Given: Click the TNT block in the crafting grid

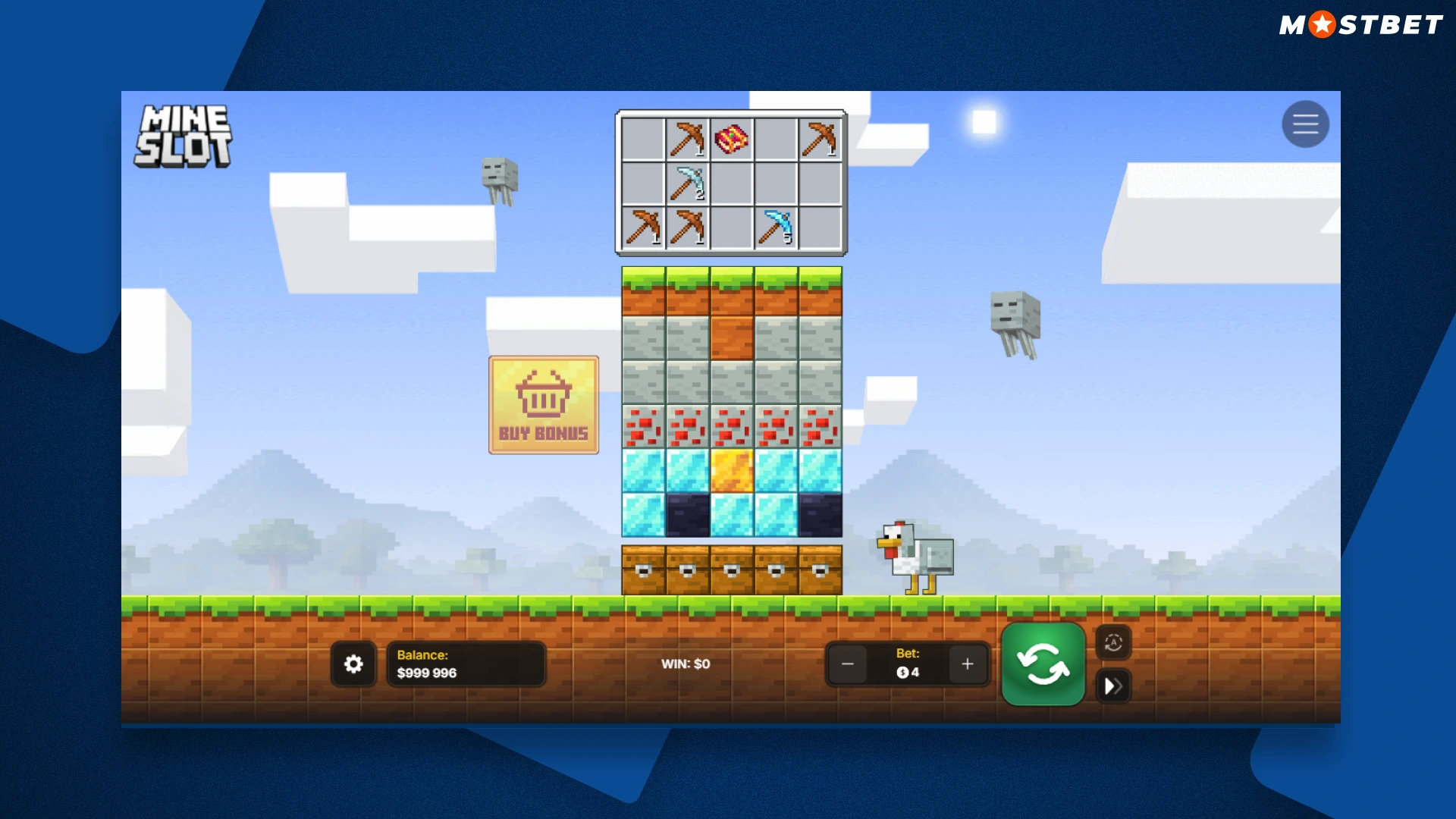Looking at the screenshot, I should point(732,138).
